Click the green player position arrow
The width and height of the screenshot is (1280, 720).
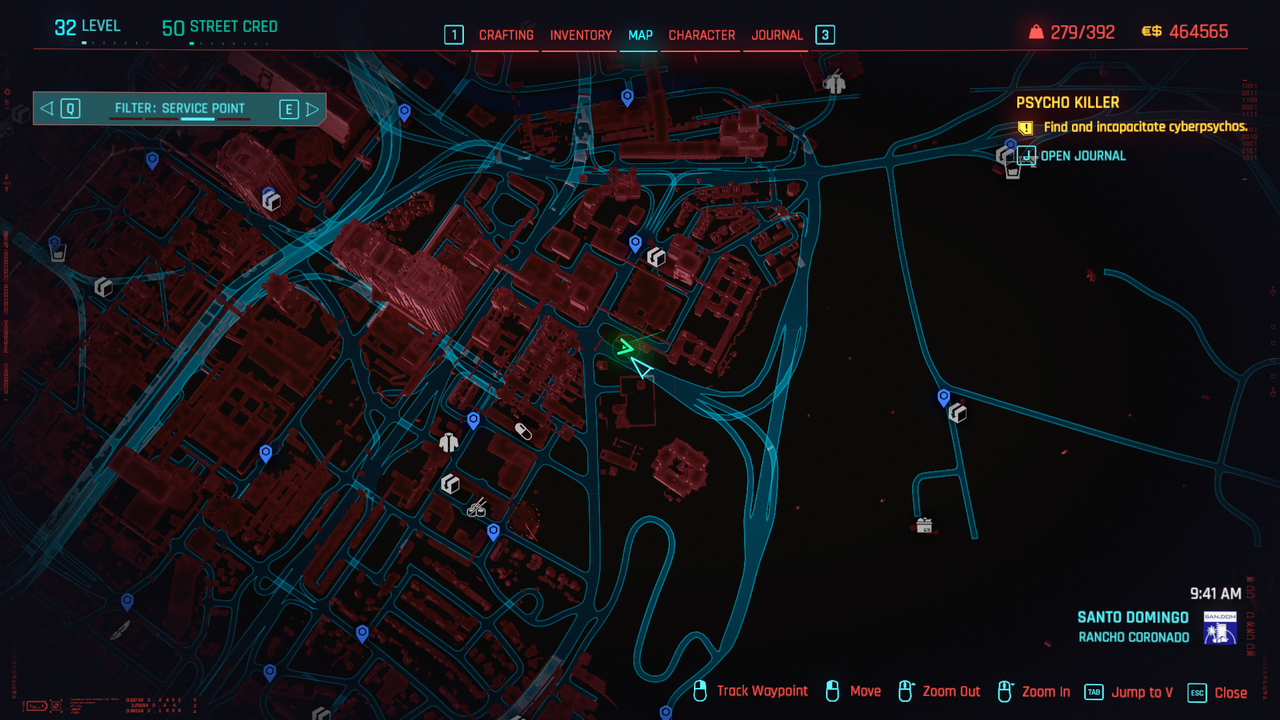click(x=626, y=348)
